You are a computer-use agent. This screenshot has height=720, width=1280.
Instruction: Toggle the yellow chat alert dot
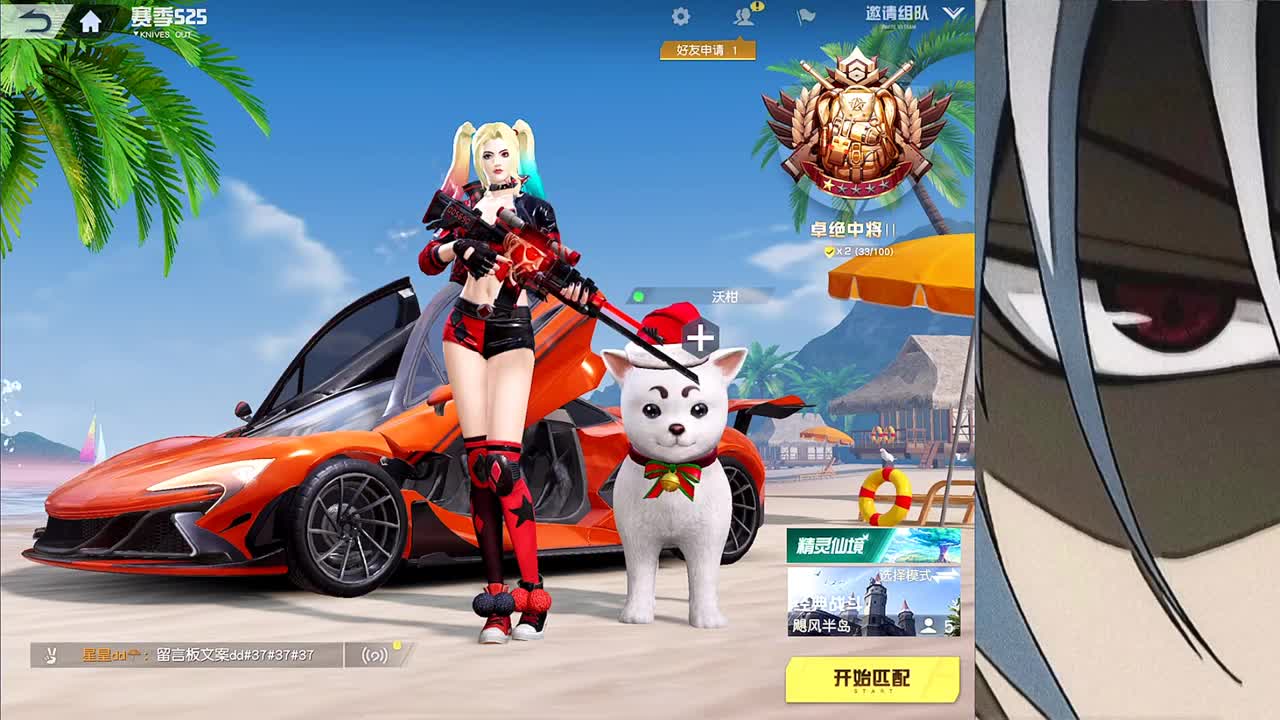click(398, 645)
